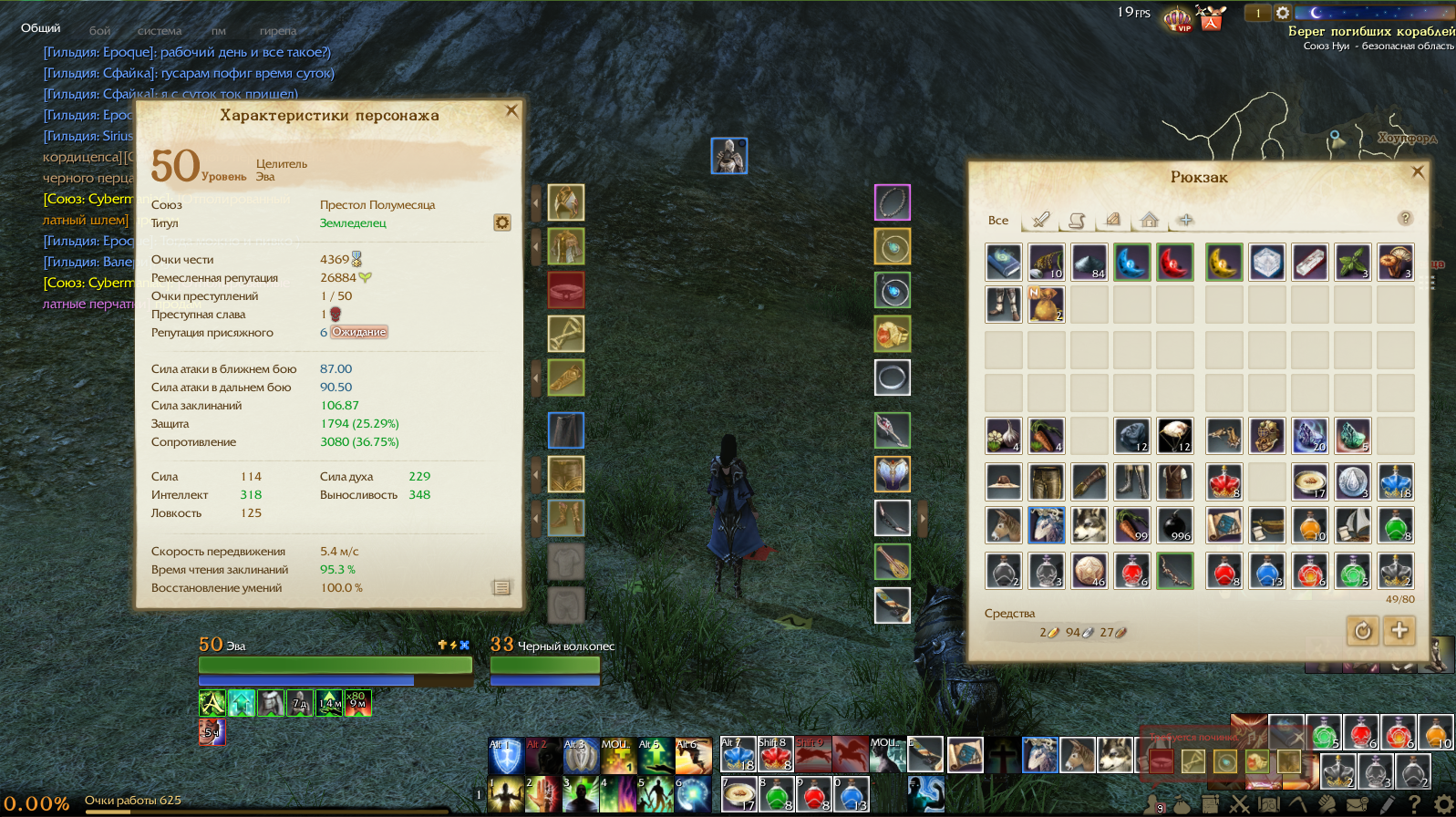1456x817 pixels.
Task: Open the world map icon near the help icon
Action: pyautogui.click(x=1270, y=802)
